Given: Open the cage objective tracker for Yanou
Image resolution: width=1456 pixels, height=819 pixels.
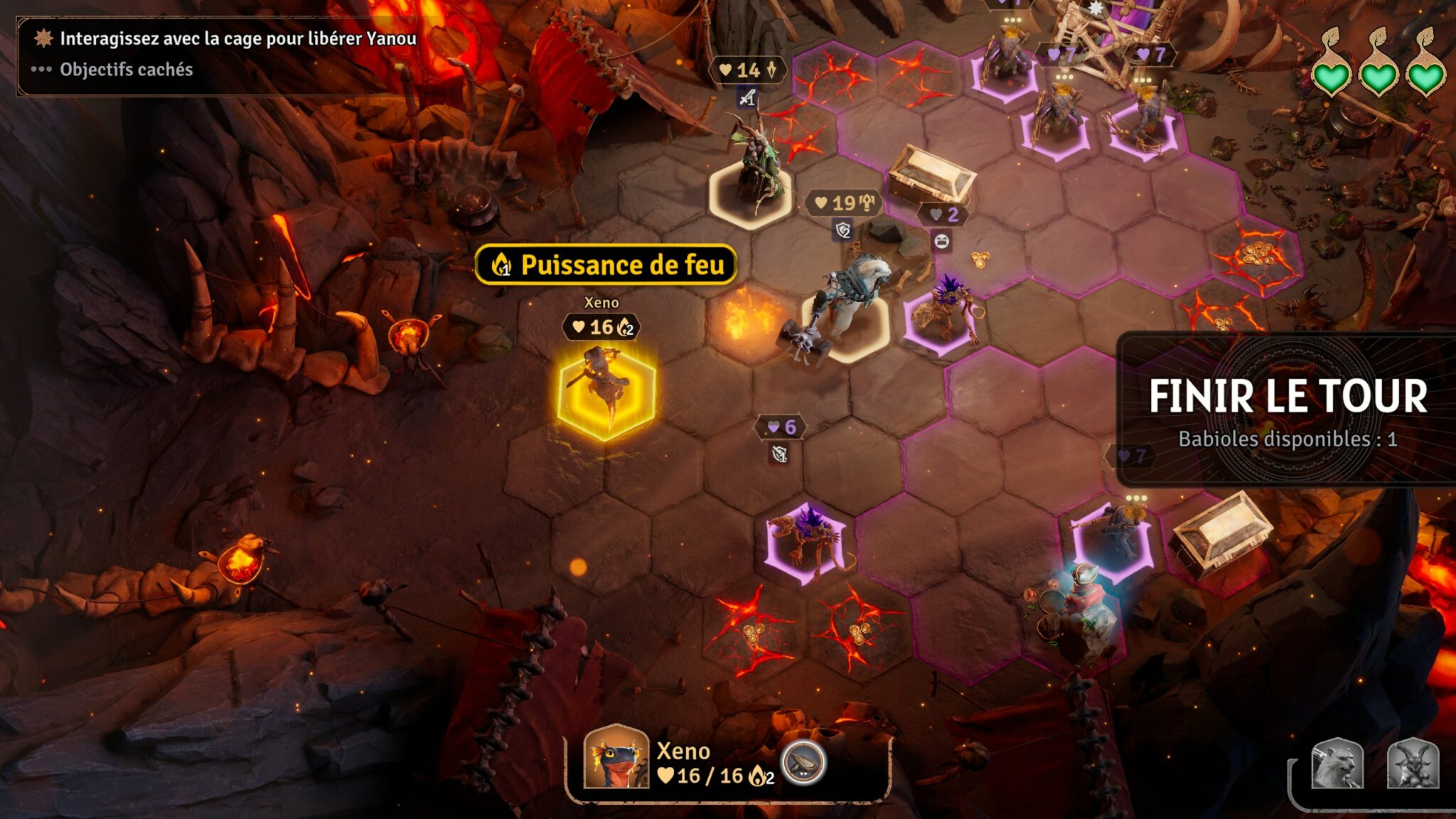Looking at the screenshot, I should (237, 38).
